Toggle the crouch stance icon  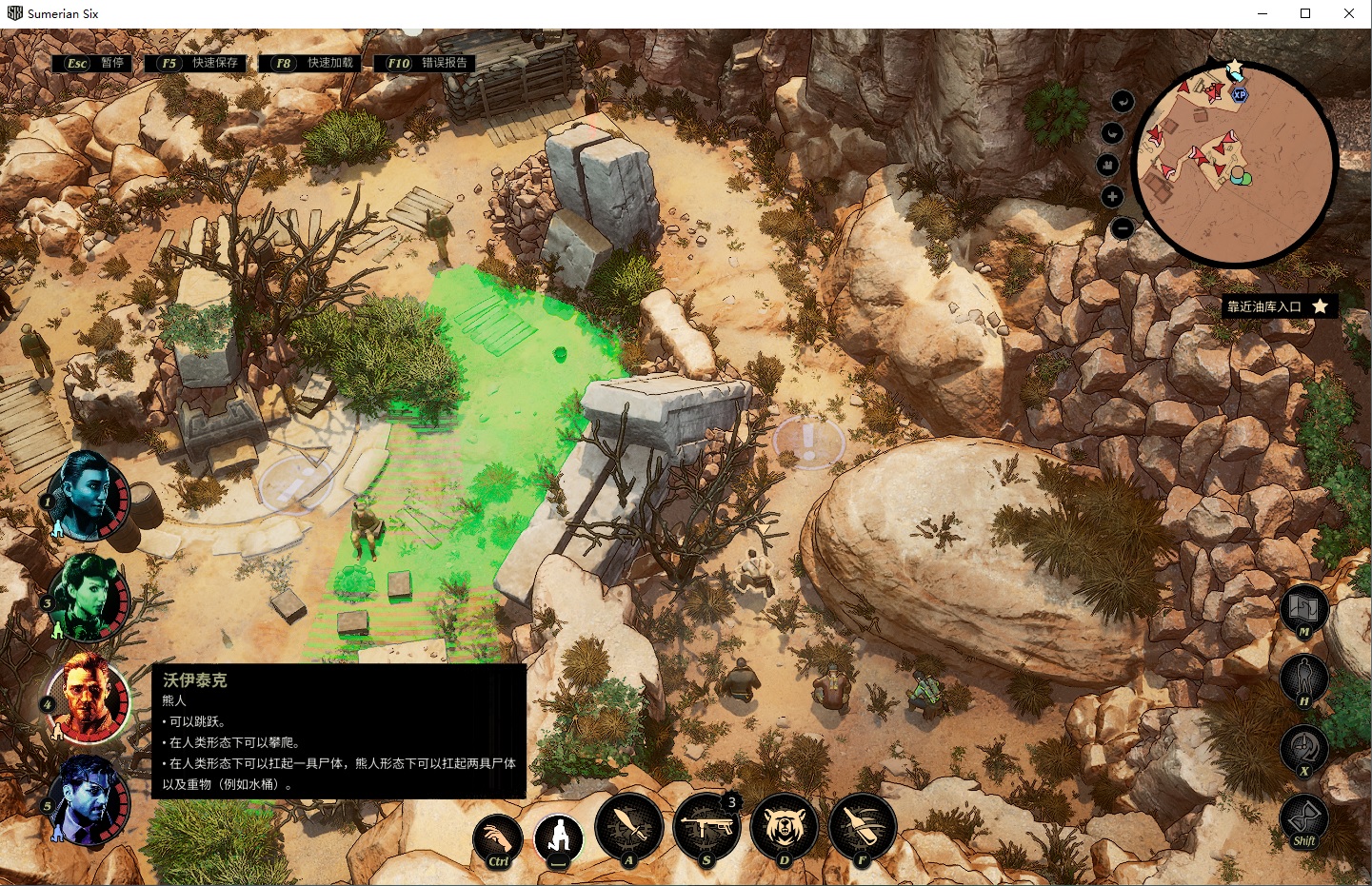tap(559, 837)
